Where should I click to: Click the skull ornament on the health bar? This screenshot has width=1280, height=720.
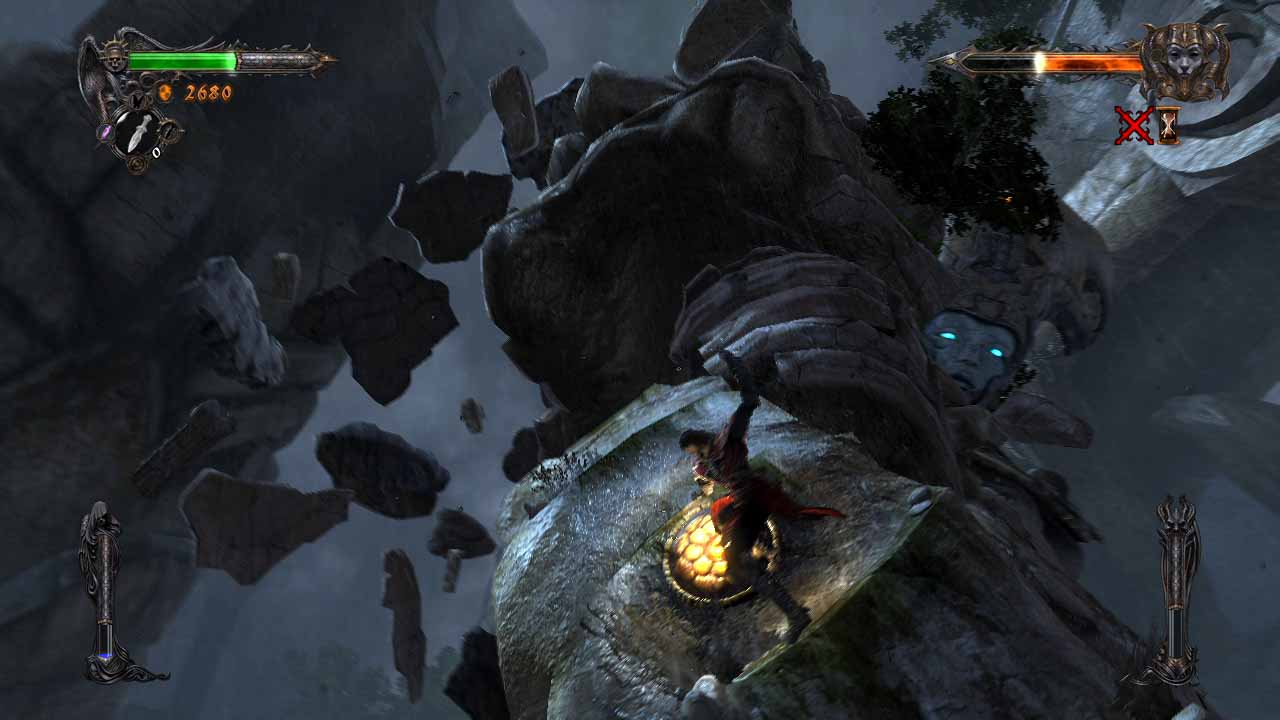pos(114,62)
